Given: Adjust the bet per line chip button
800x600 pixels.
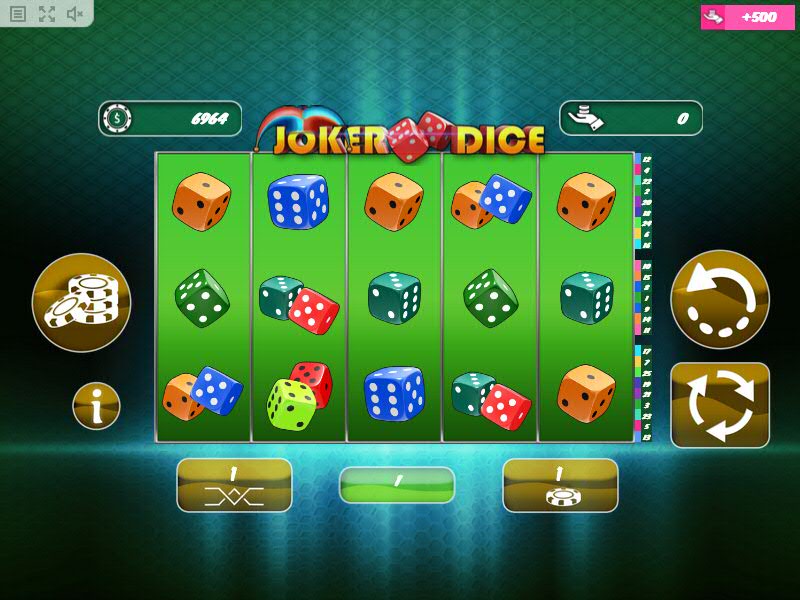Looking at the screenshot, I should click(560, 485).
